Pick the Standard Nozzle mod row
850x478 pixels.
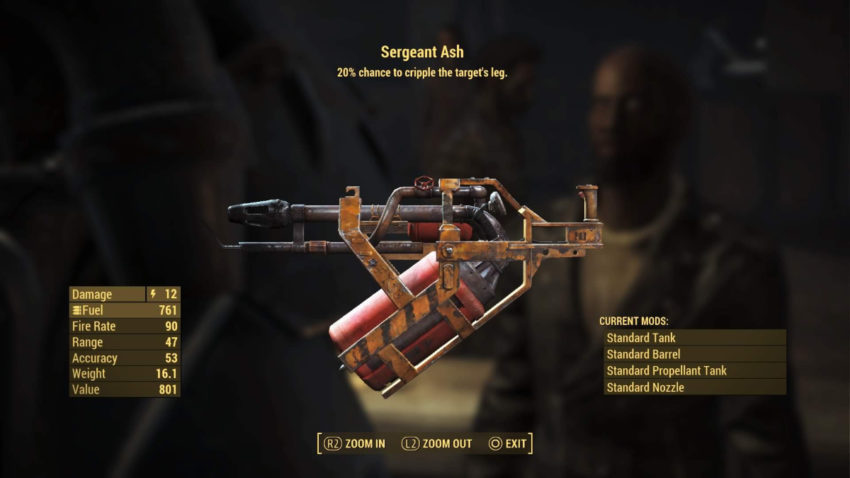coord(694,387)
